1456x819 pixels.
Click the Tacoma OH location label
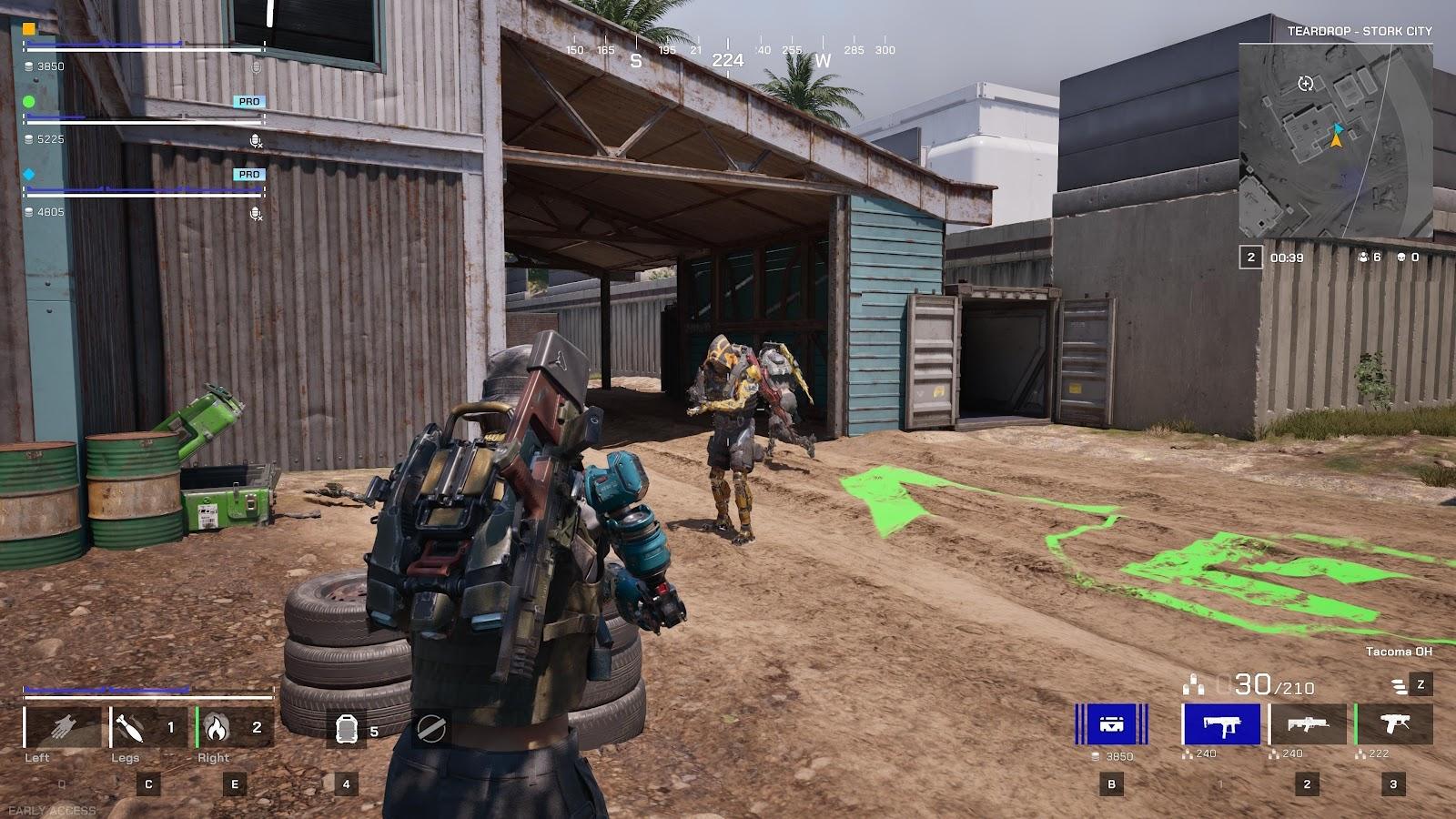point(1399,652)
